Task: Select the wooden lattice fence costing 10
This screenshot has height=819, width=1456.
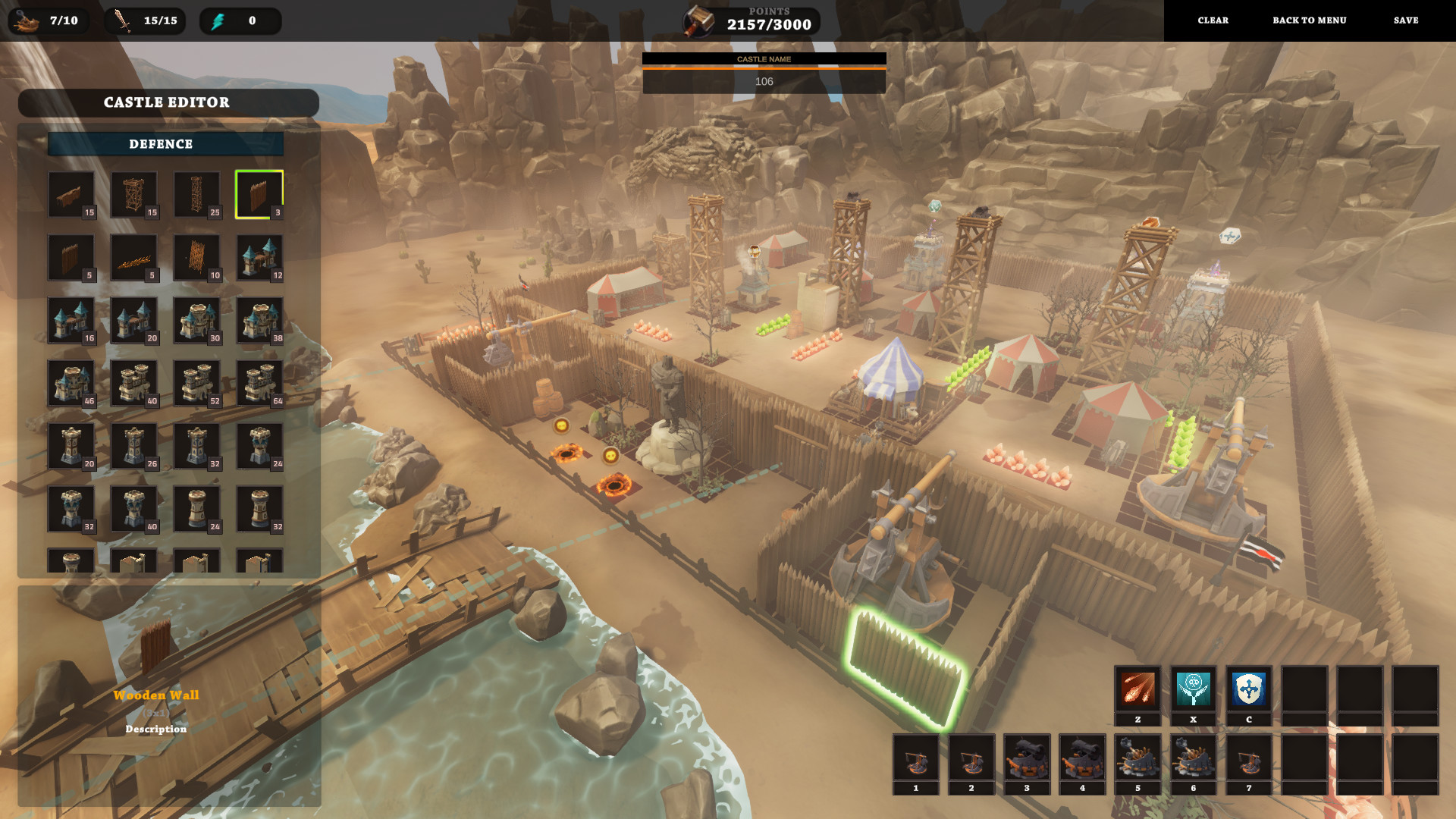Action: tap(196, 258)
